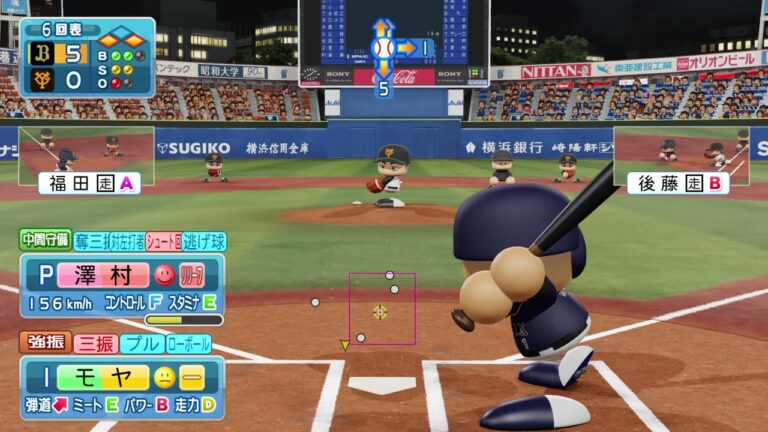The image size is (768, 432).
Task: Select the 後藤 runner inset view
Action: (680, 158)
